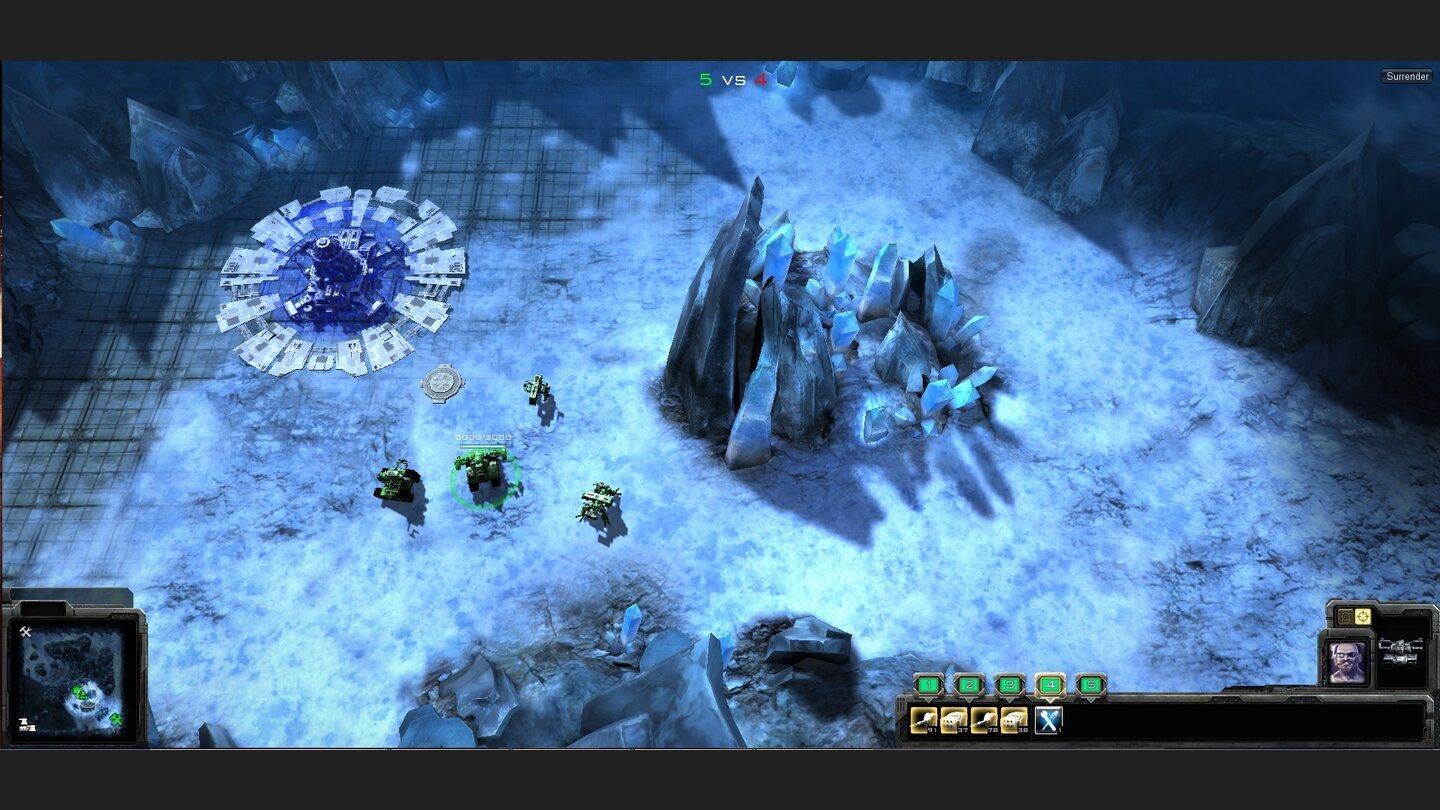
Task: Click the green unit marker on the minimap
Action: pyautogui.click(x=77, y=689)
